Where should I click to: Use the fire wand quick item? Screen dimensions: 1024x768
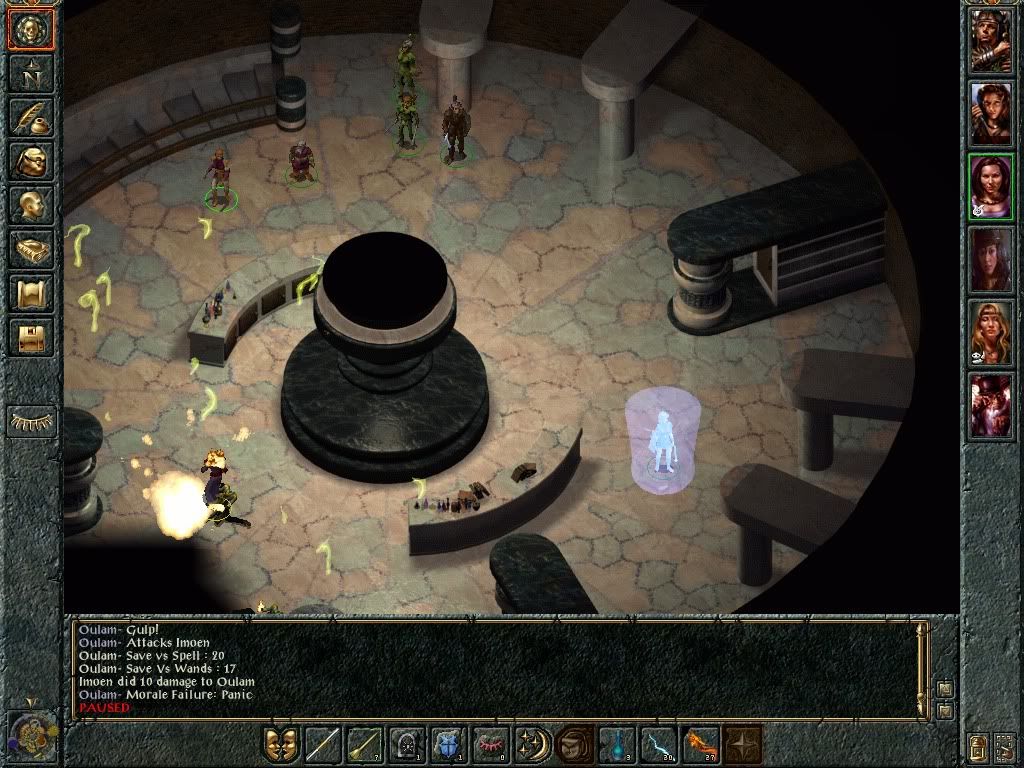[701, 745]
